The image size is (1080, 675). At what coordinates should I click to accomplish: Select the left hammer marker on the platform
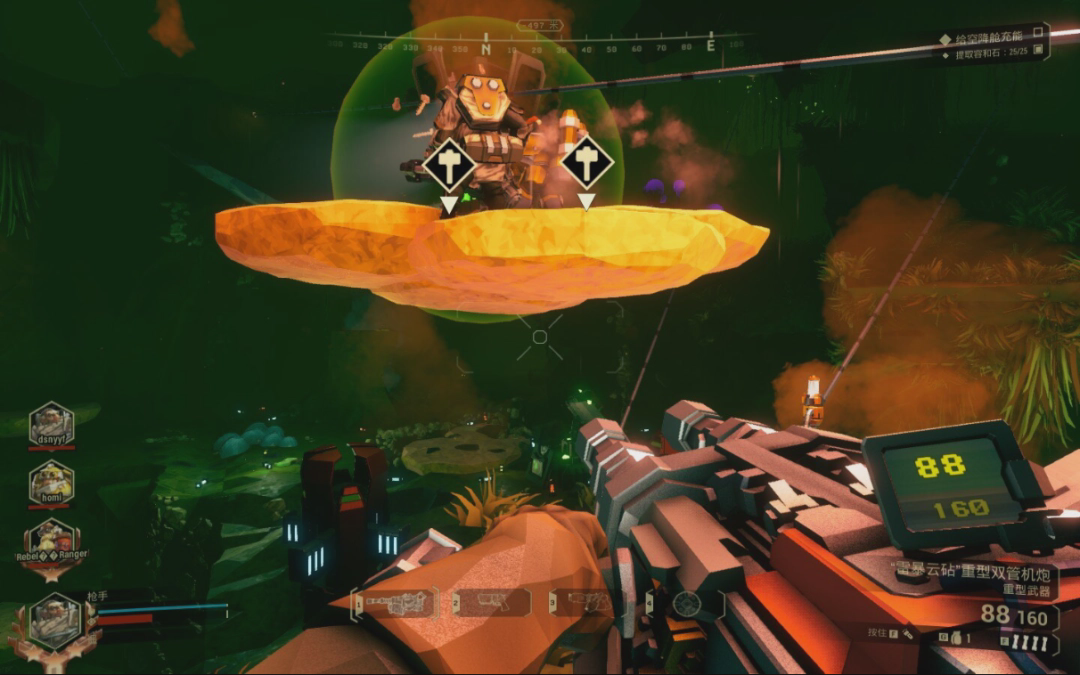click(449, 166)
